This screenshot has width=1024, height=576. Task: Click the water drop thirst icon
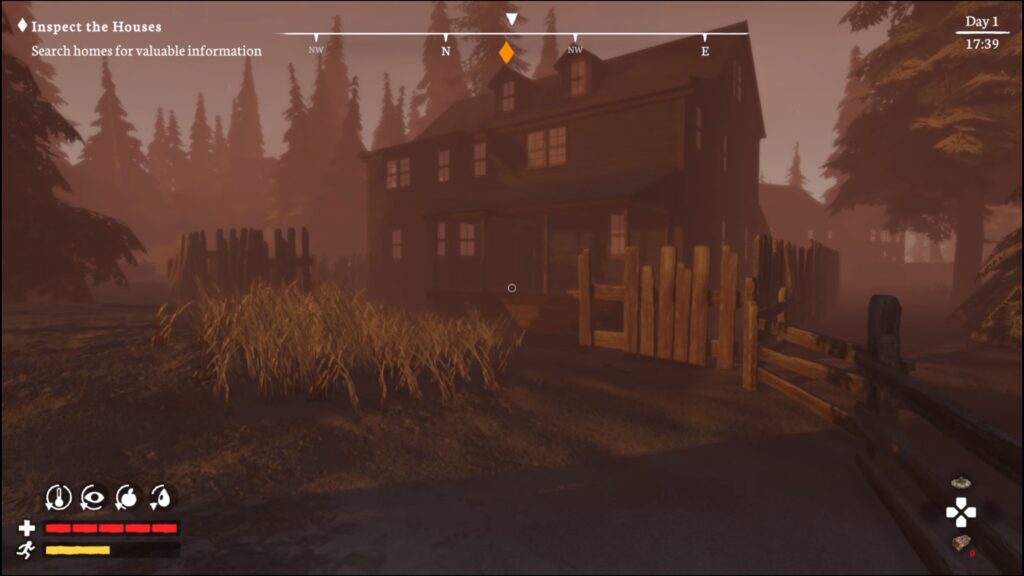[161, 496]
